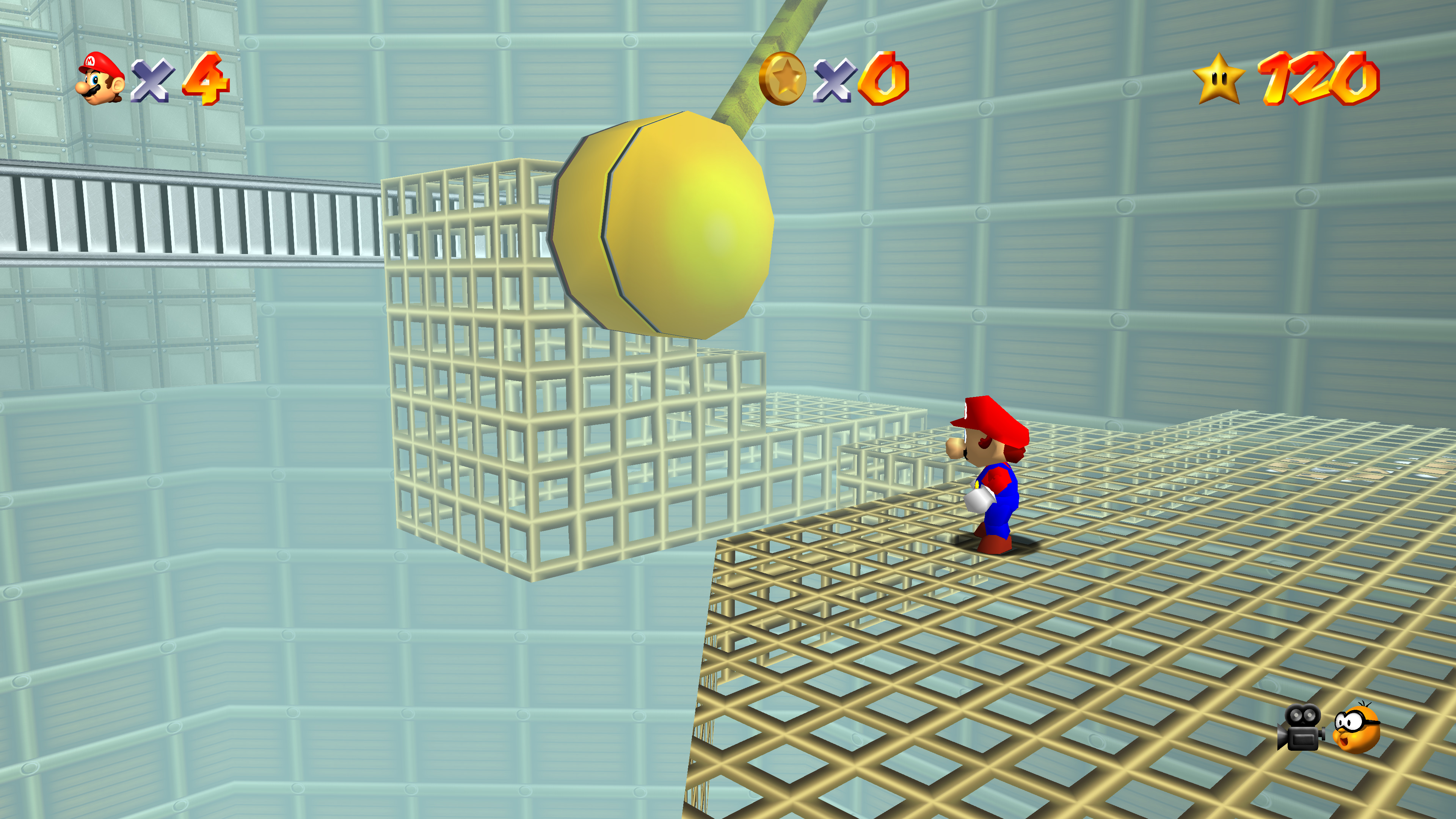Click the gold coin counter icon
The height and width of the screenshot is (819, 1456).
(783, 78)
